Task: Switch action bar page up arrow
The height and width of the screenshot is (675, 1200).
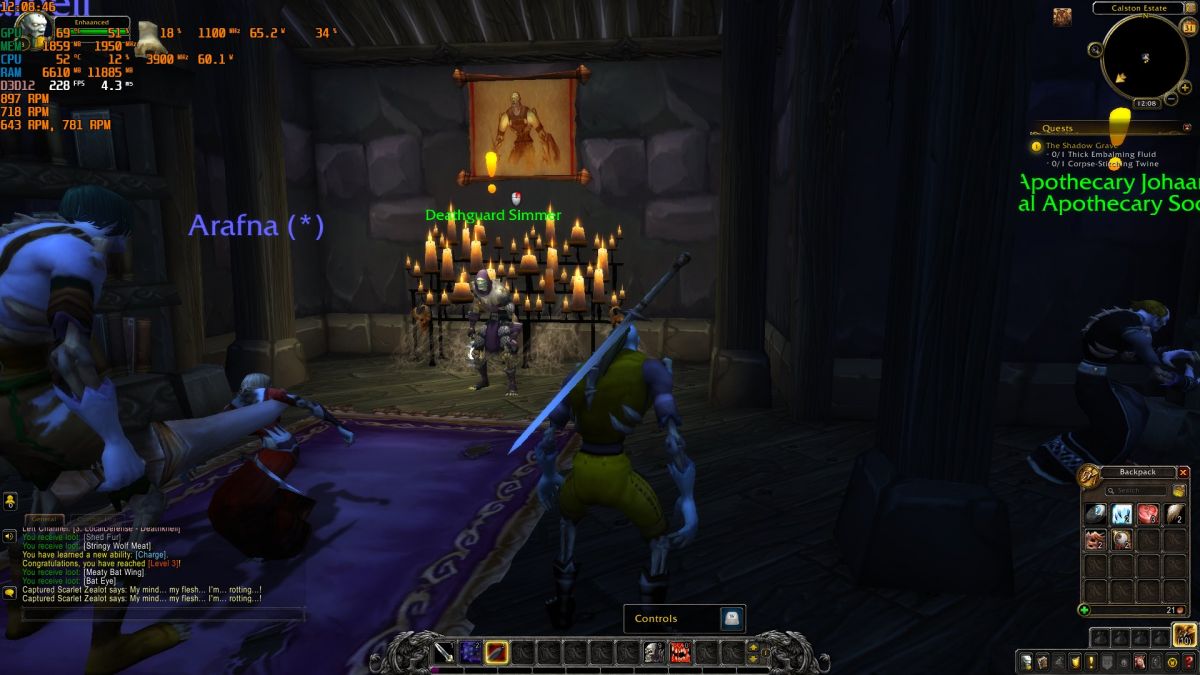Action: point(754,646)
